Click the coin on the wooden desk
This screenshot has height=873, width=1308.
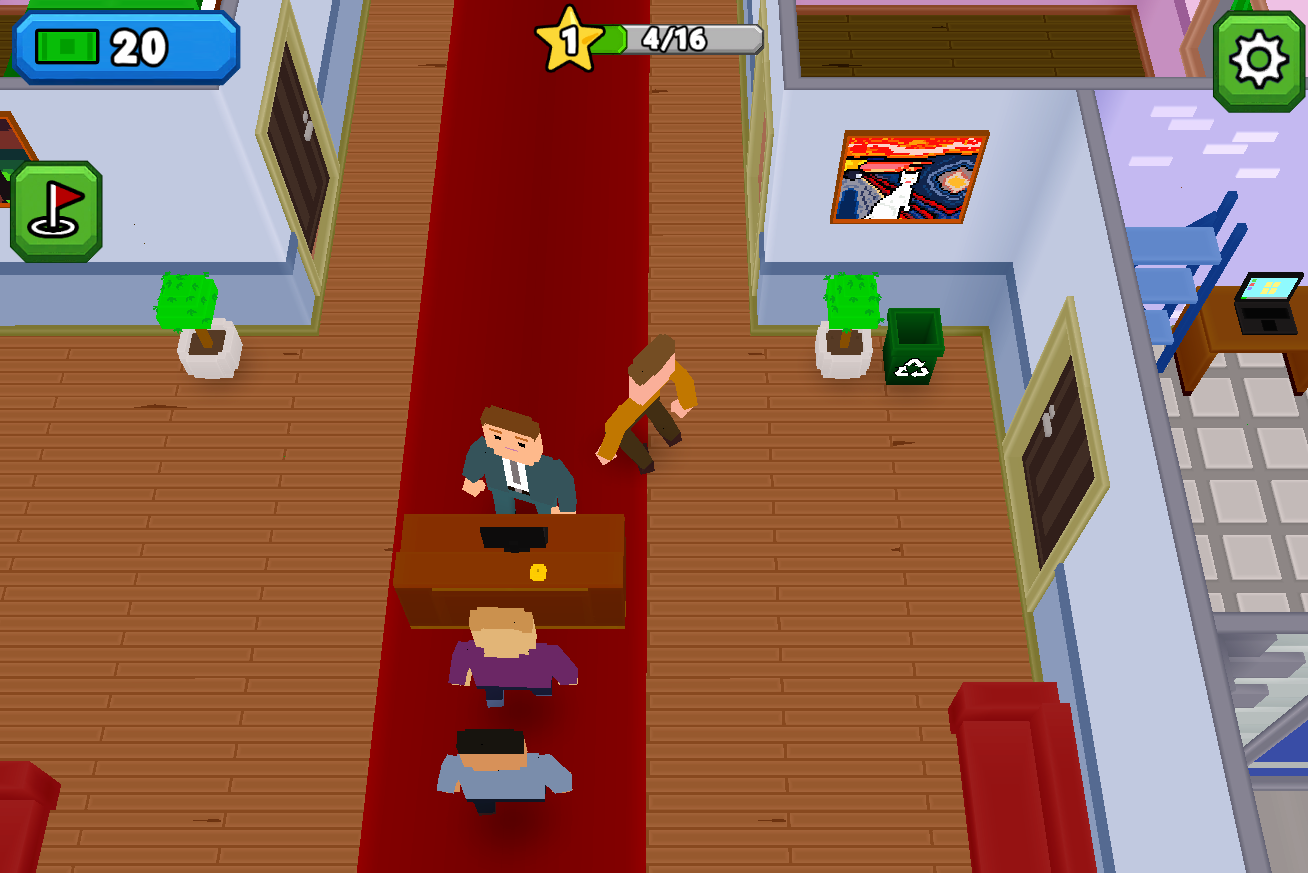(538, 570)
